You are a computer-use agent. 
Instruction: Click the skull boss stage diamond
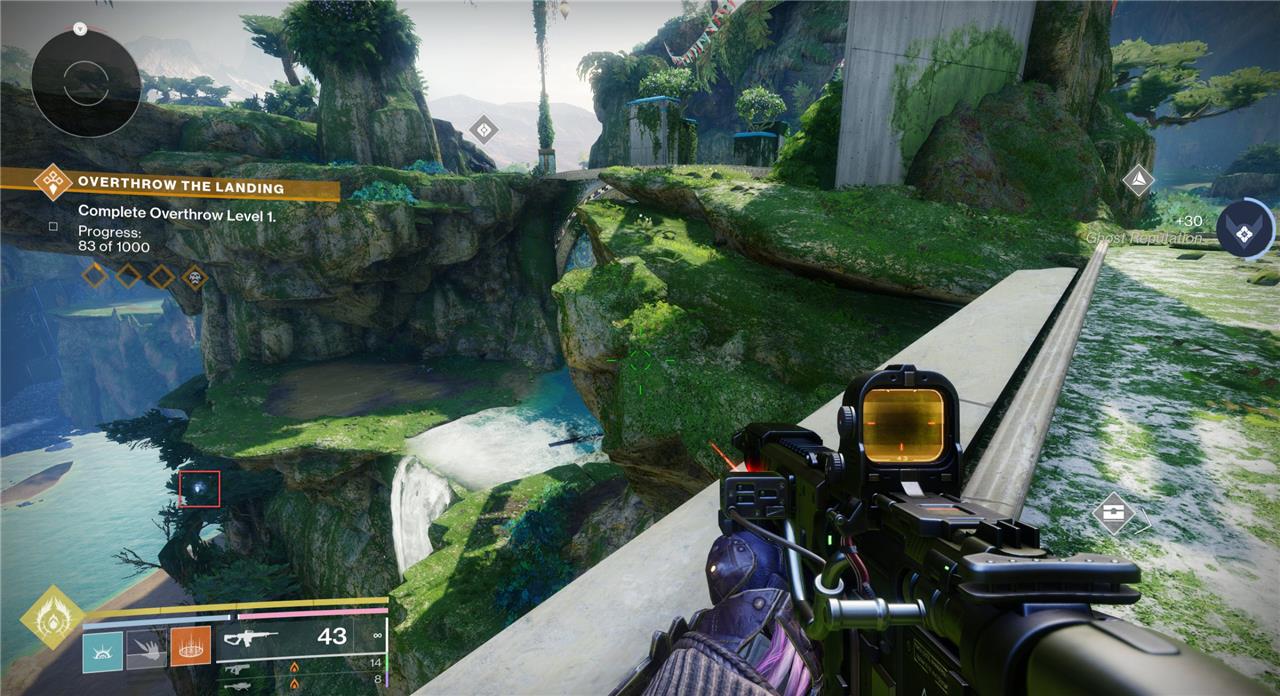(195, 276)
